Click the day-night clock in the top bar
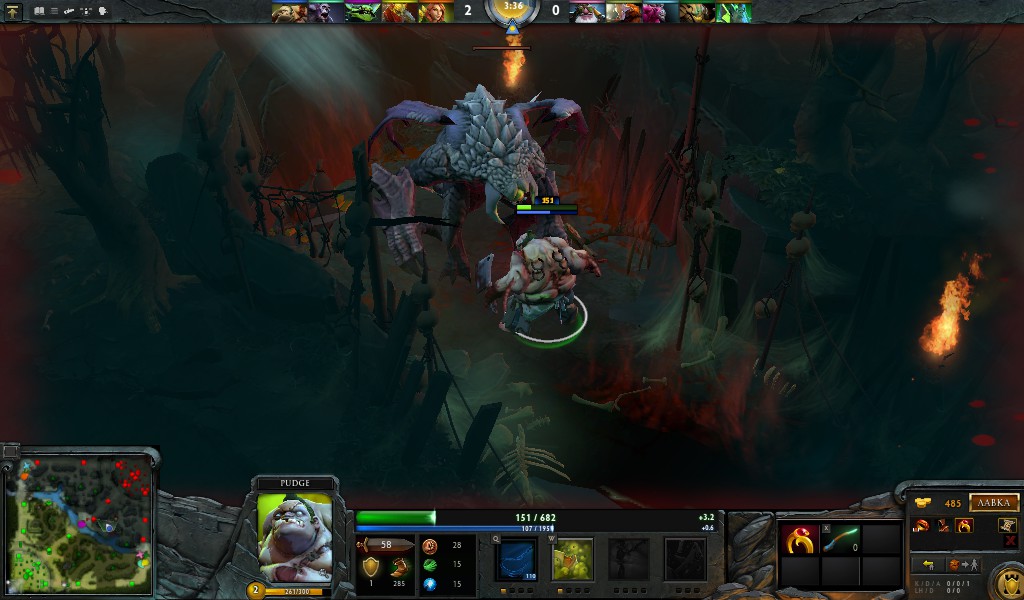This screenshot has width=1024, height=600. (512, 10)
